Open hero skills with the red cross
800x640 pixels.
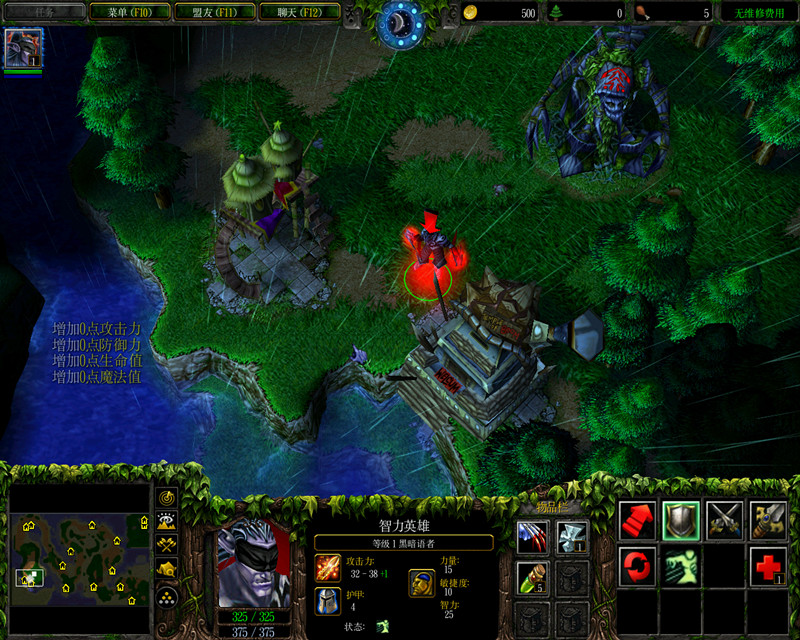768,566
